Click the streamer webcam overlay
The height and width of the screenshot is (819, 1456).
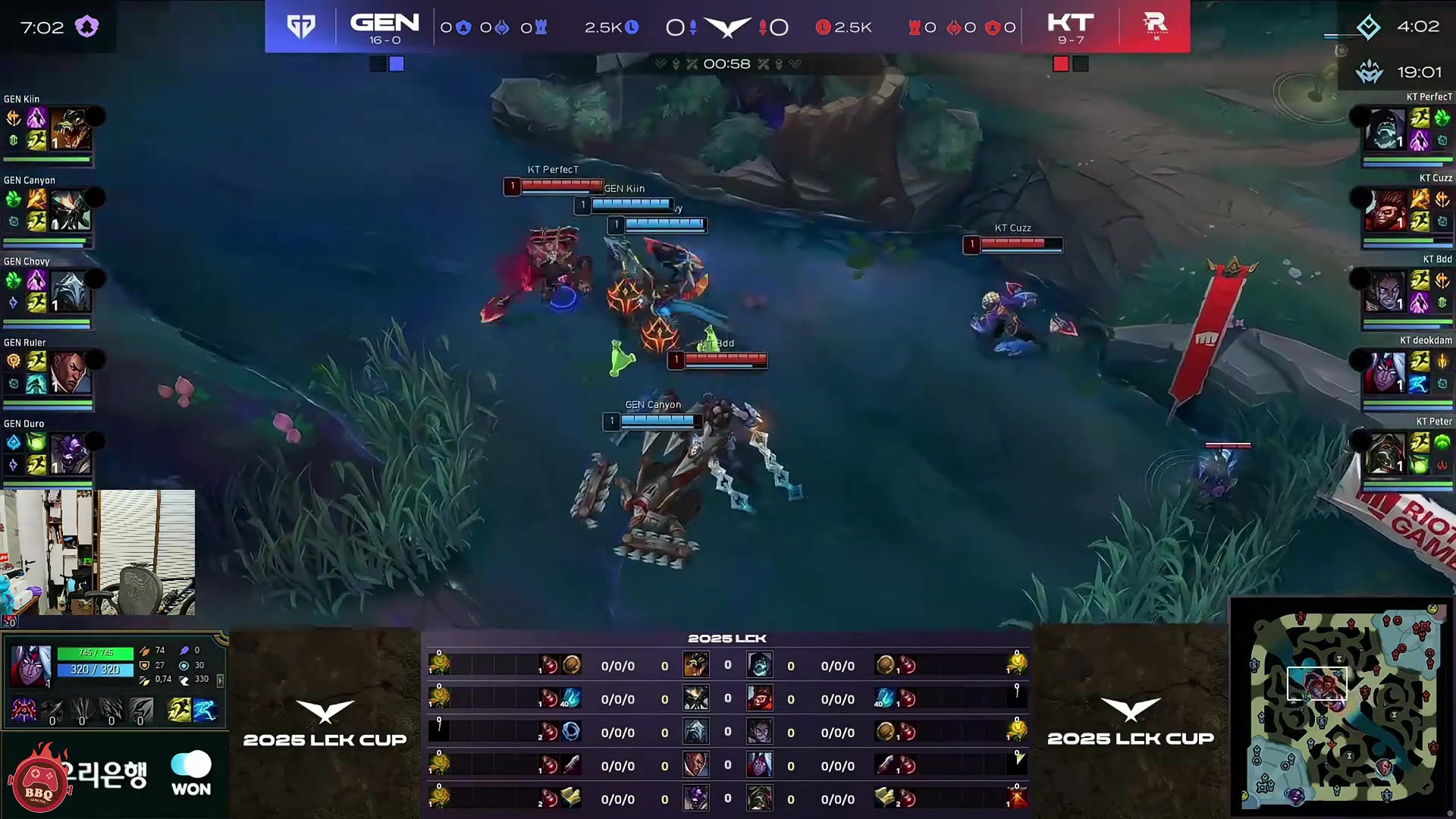98,552
